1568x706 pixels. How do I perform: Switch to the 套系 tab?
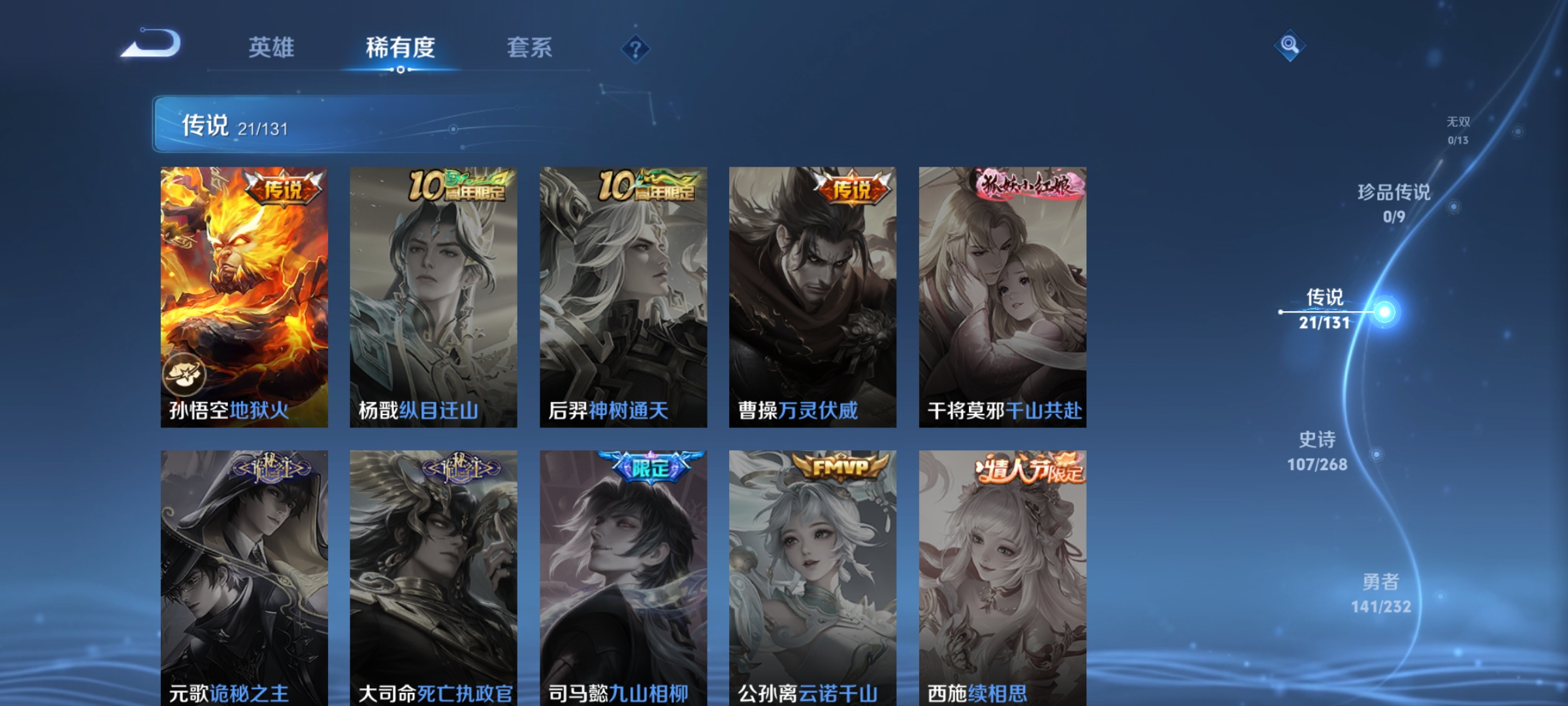(x=531, y=48)
